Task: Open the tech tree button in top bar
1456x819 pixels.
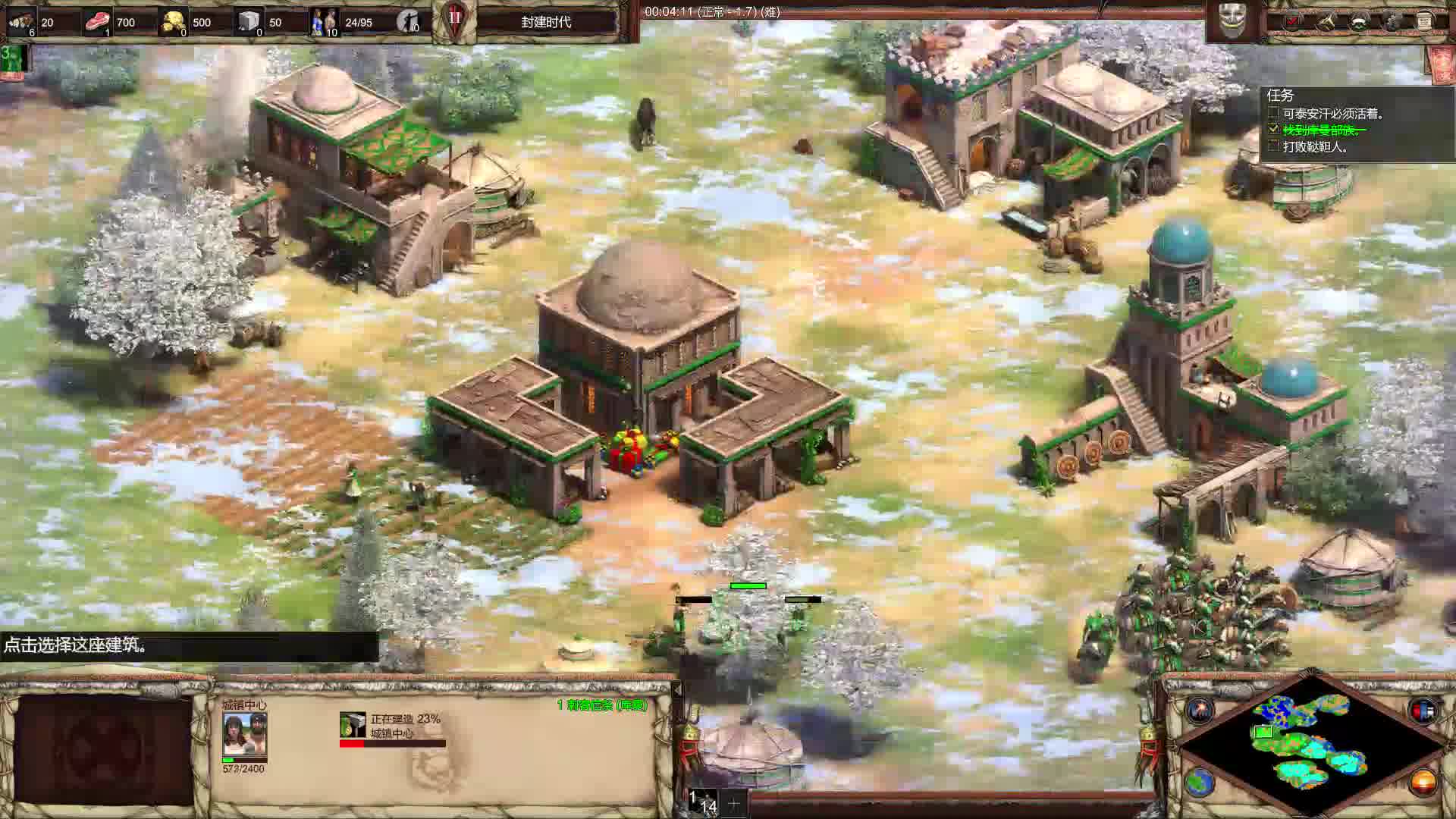Action: click(x=1359, y=21)
